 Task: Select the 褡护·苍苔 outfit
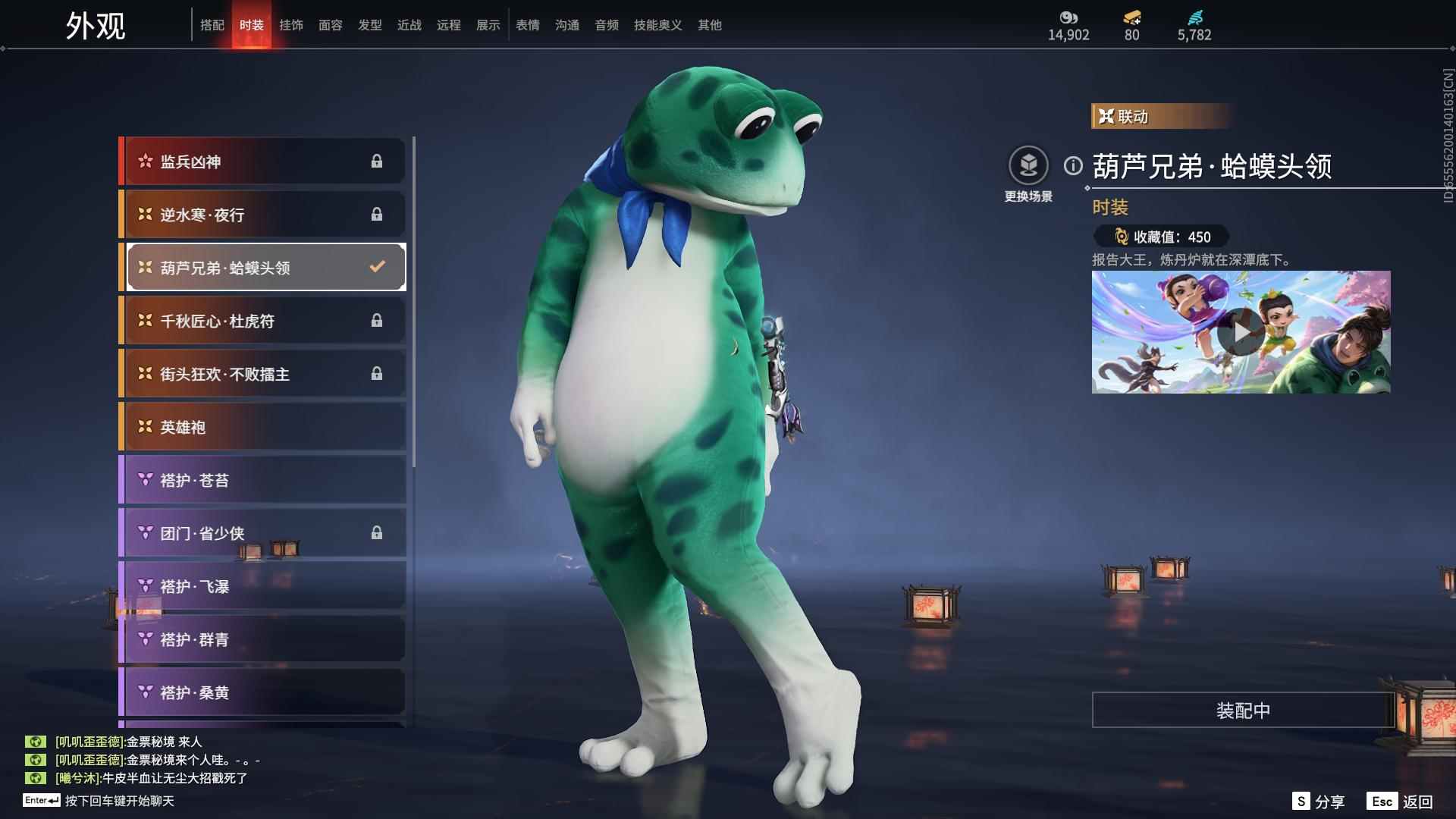click(262, 480)
